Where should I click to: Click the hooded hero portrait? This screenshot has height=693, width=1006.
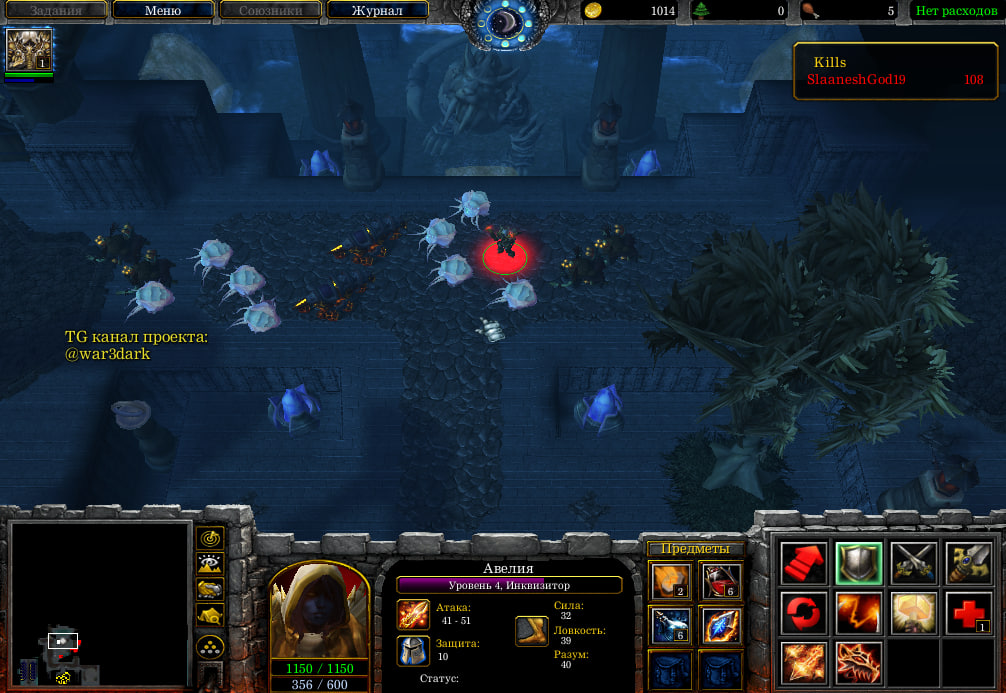[319, 609]
